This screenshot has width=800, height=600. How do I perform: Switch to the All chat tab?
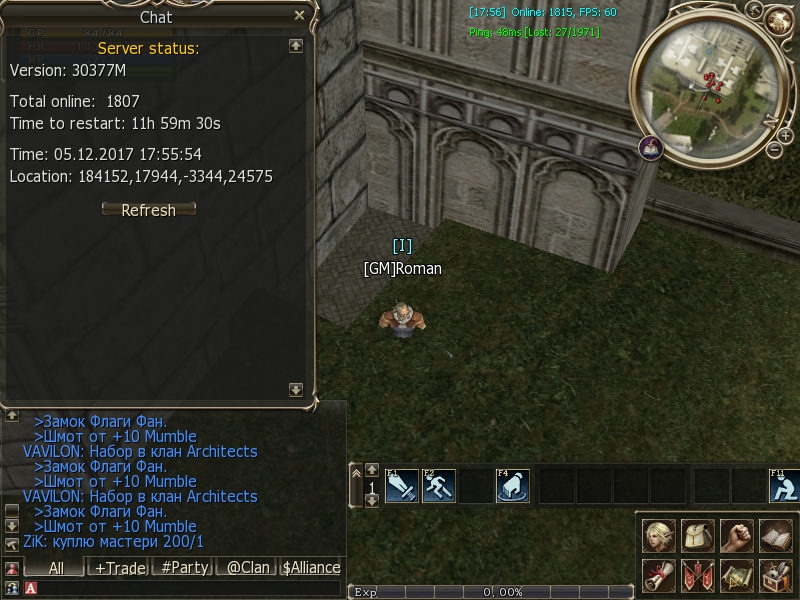[56, 567]
